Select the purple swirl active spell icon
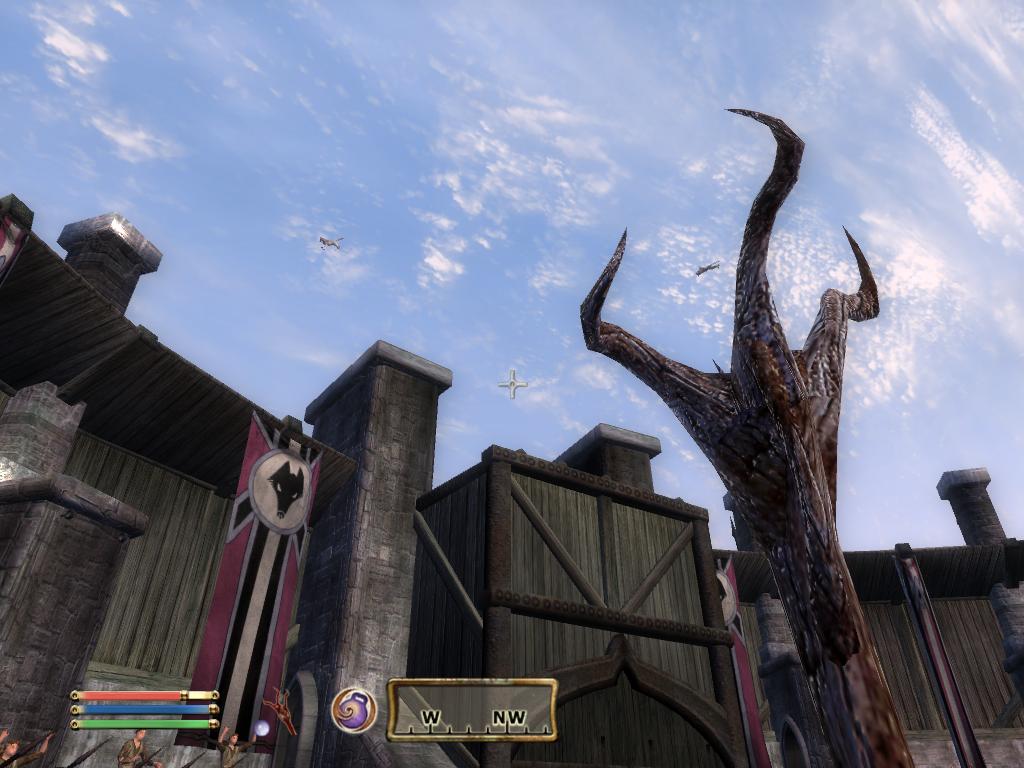This screenshot has height=768, width=1024. (x=354, y=710)
